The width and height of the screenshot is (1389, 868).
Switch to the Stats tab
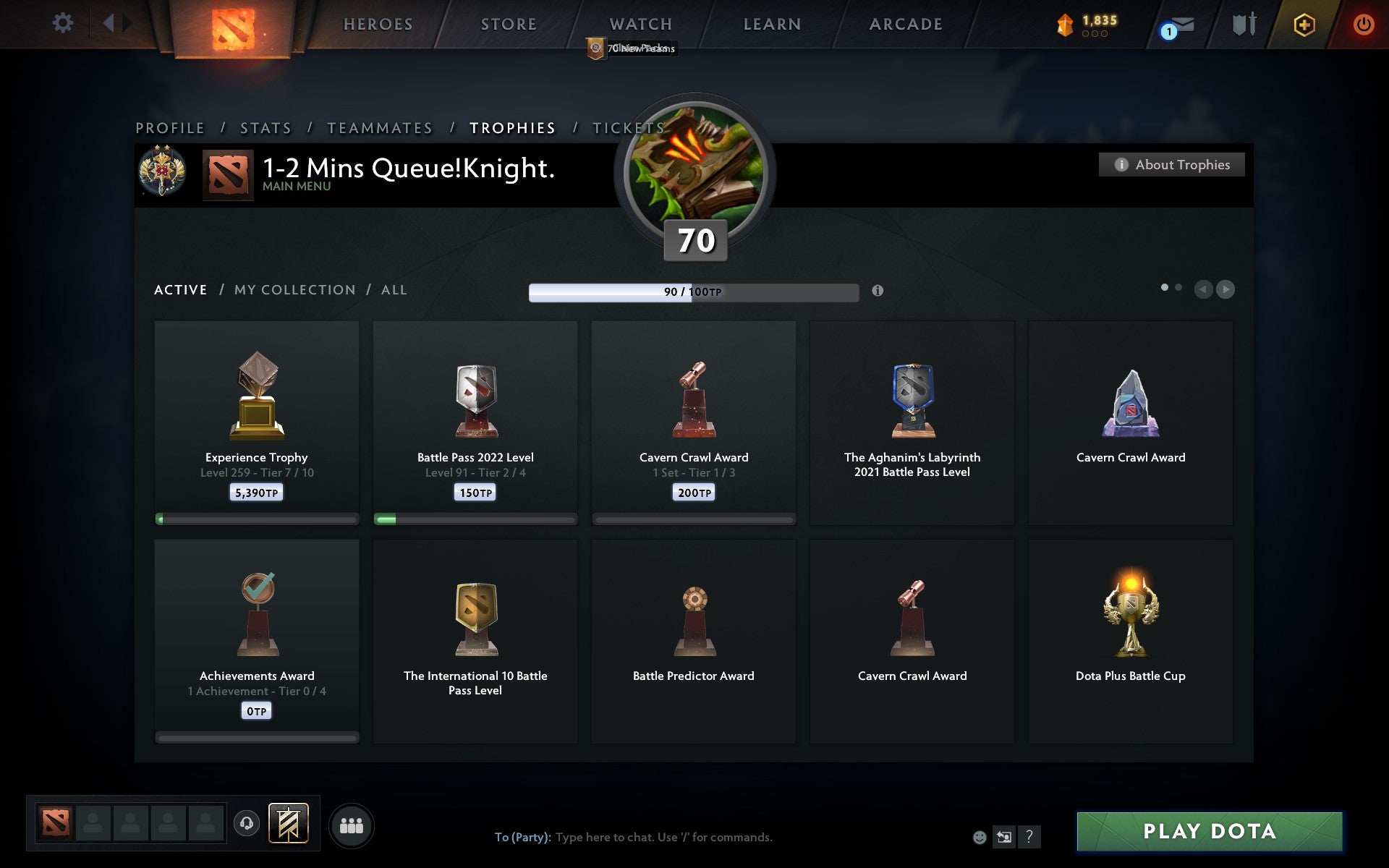pyautogui.click(x=266, y=127)
